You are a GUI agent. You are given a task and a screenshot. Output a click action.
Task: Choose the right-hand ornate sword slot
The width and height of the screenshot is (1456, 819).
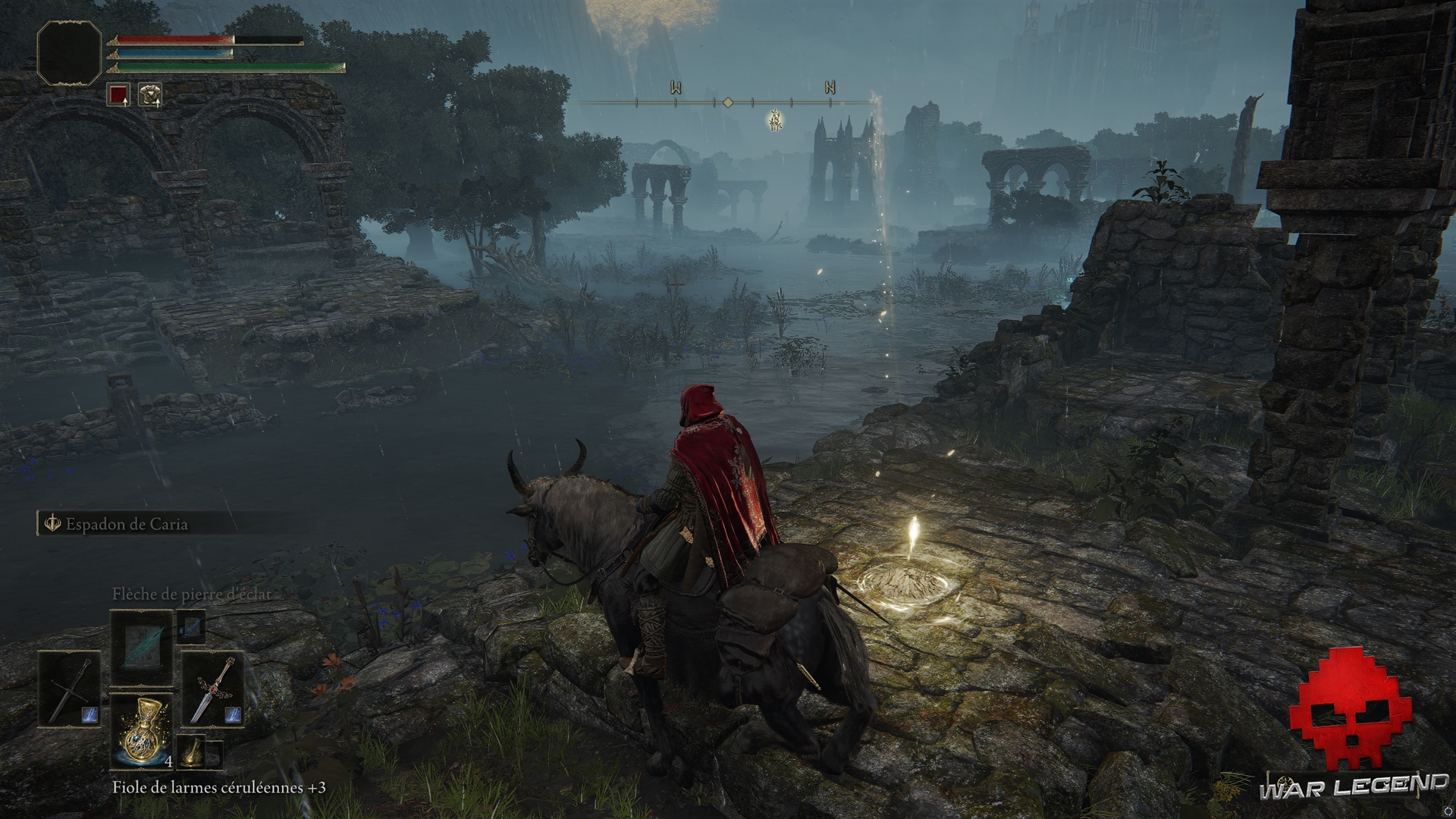point(213,689)
